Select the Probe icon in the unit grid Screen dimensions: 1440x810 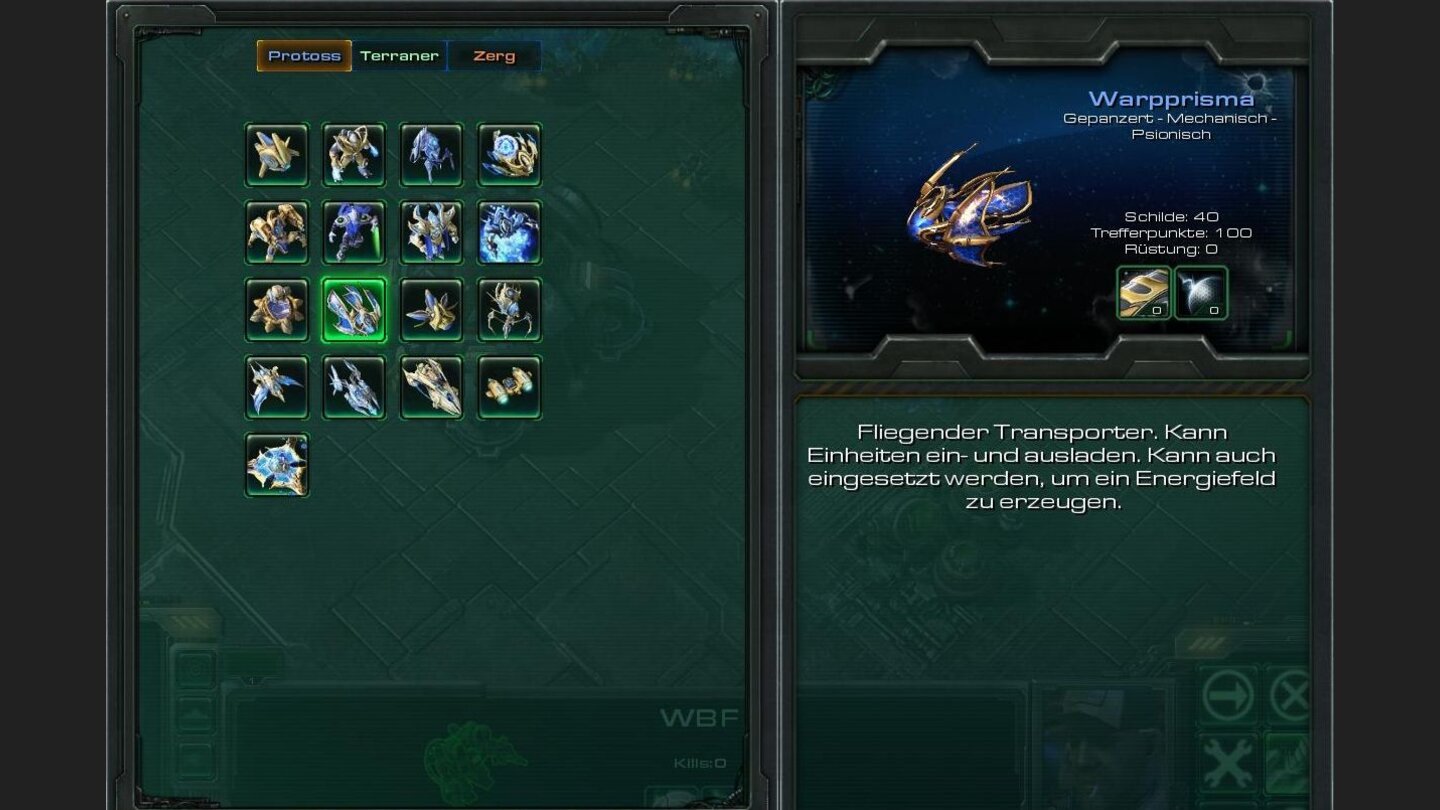[x=277, y=155]
